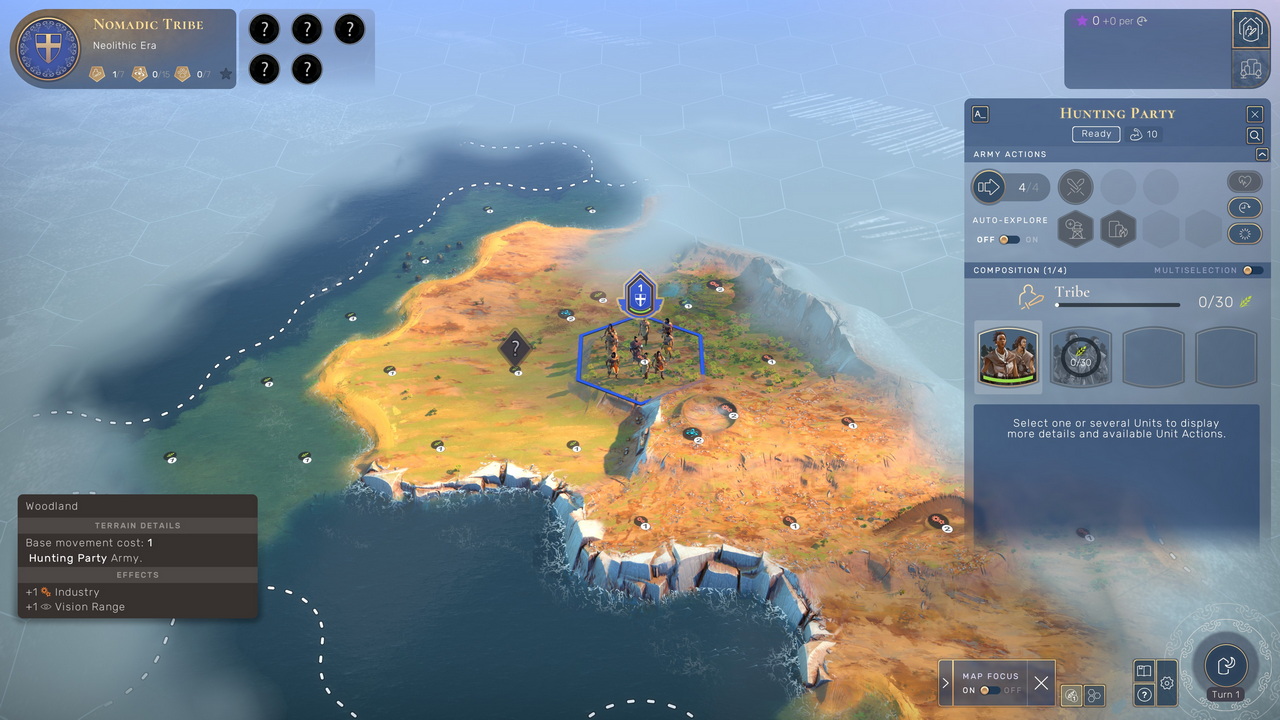Close the Map Focus bar
The height and width of the screenshot is (720, 1280).
[1041, 683]
